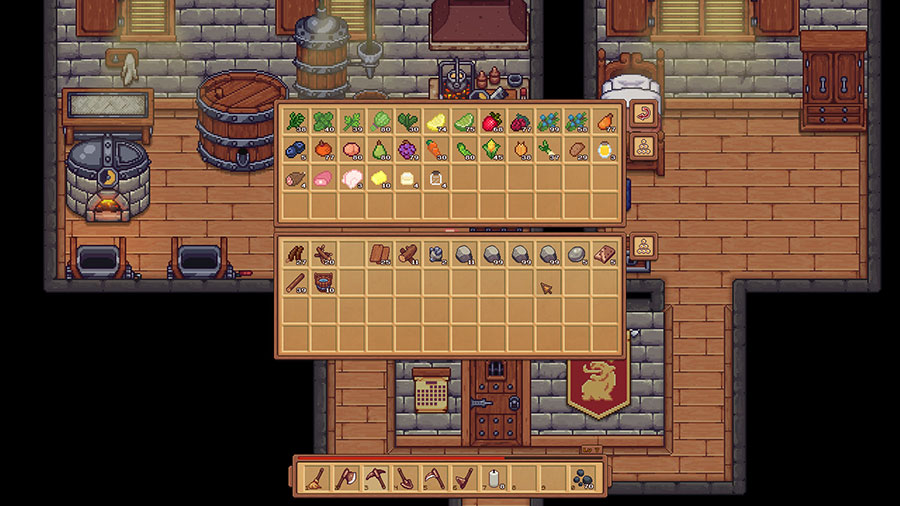This screenshot has height=506, width=900.
Task: Pick the lime wedge stack
Action: (x=463, y=122)
